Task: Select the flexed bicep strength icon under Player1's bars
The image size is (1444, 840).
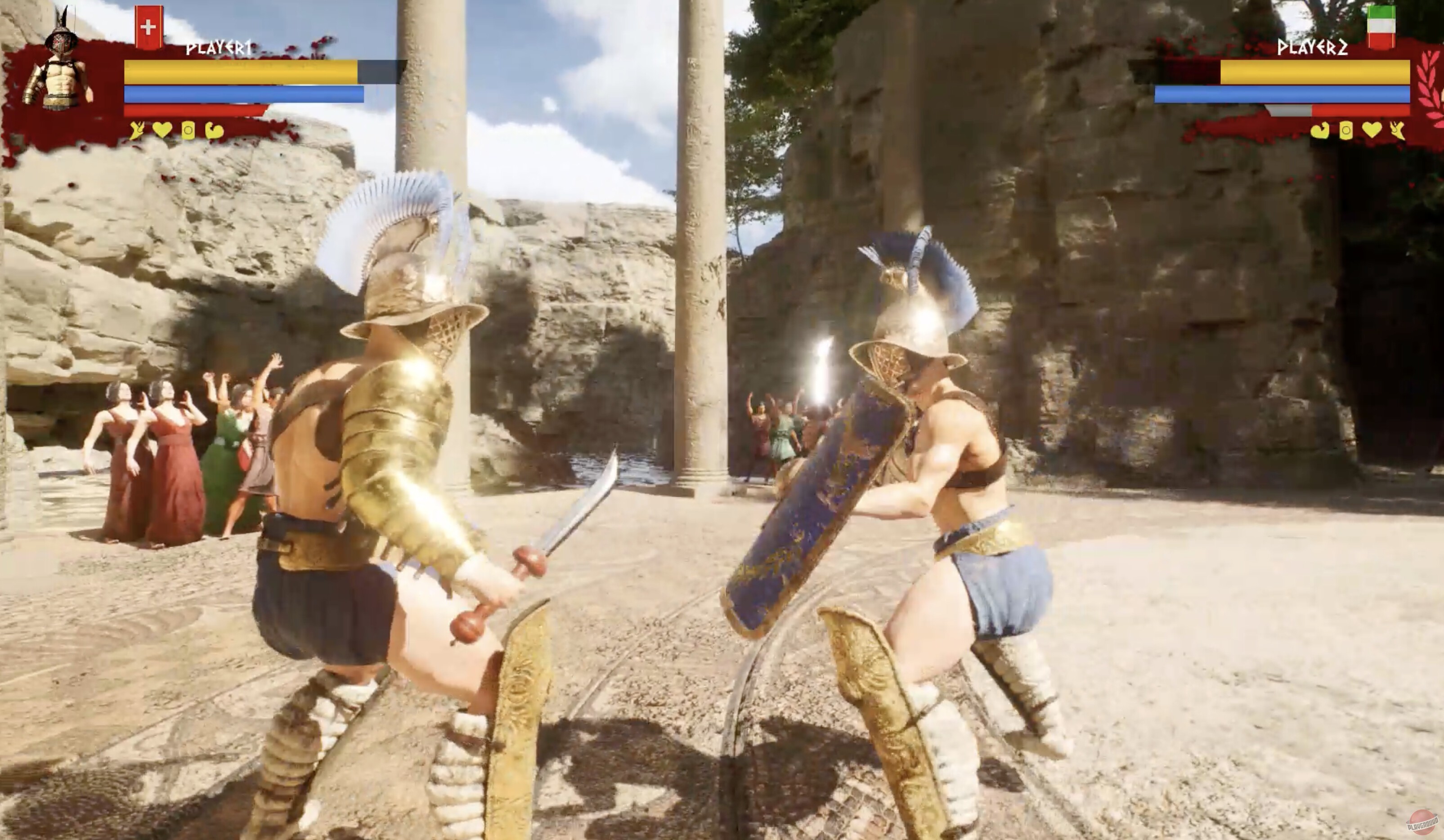Action: pos(216,132)
